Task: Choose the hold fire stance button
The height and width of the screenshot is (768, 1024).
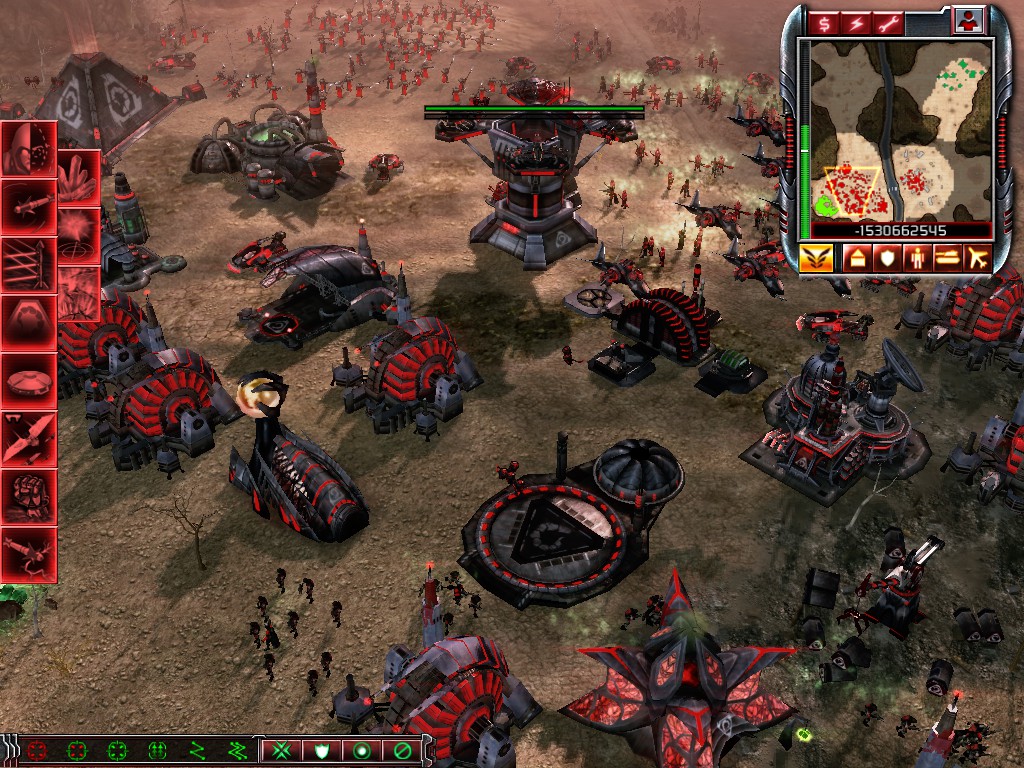Action: pyautogui.click(x=401, y=749)
